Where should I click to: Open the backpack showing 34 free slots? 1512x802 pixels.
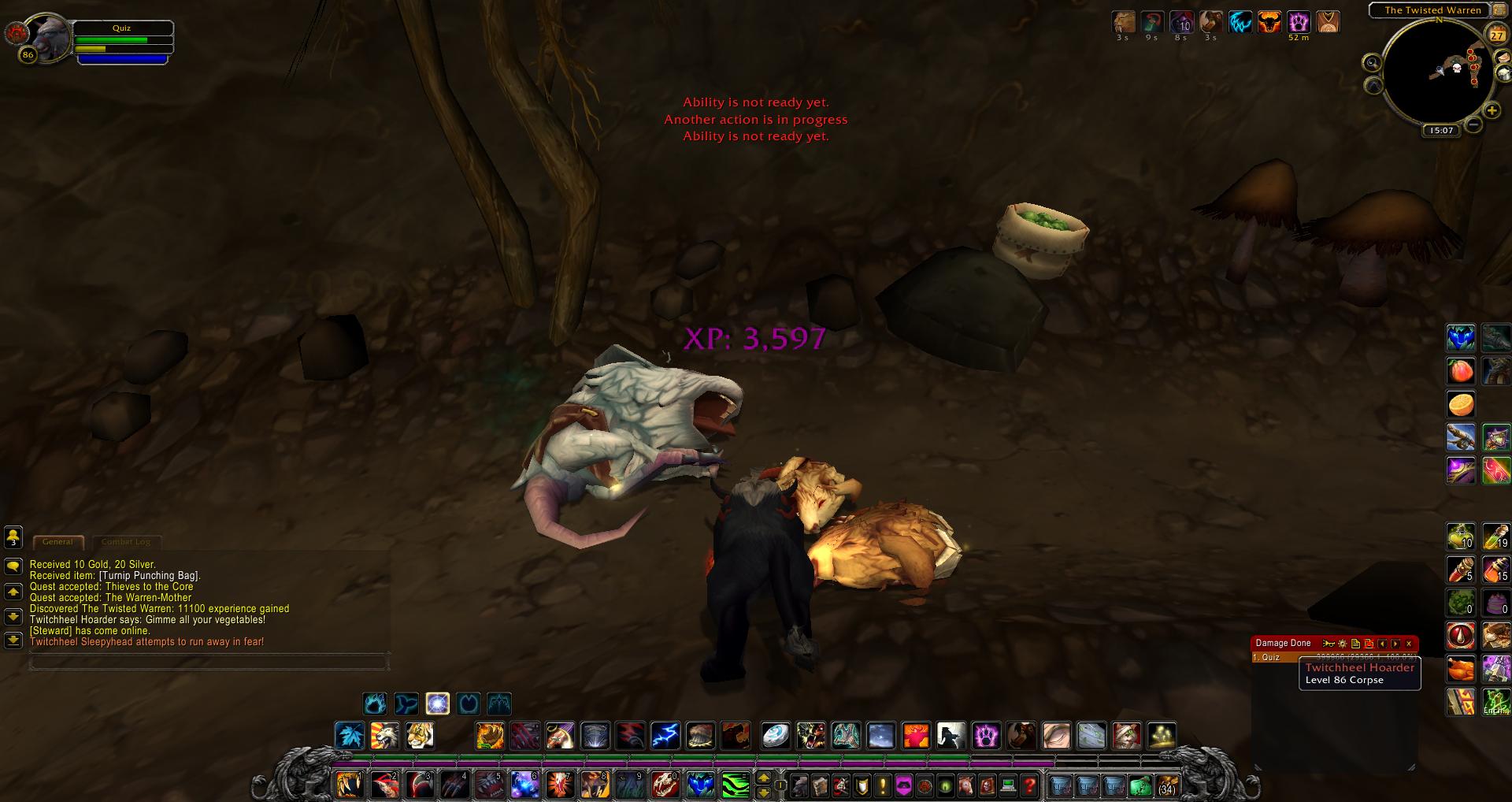[x=1166, y=785]
